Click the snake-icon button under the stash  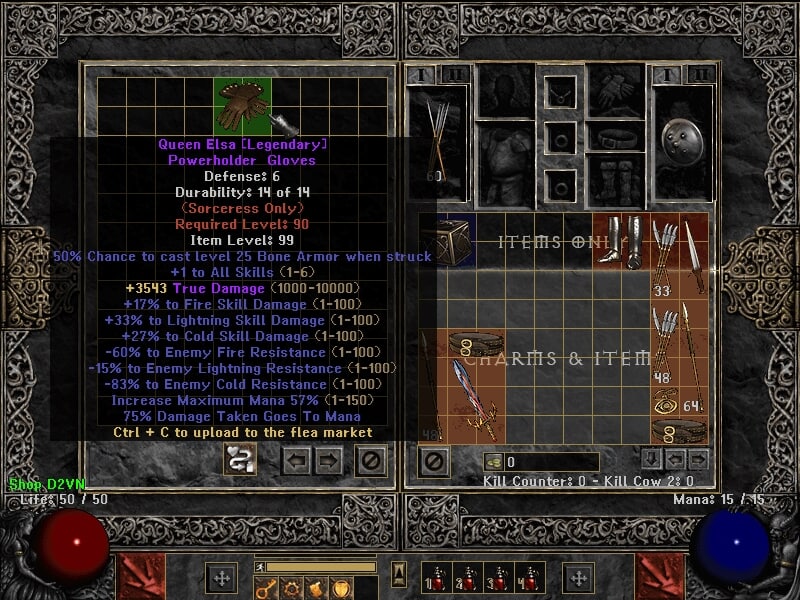coord(241,461)
